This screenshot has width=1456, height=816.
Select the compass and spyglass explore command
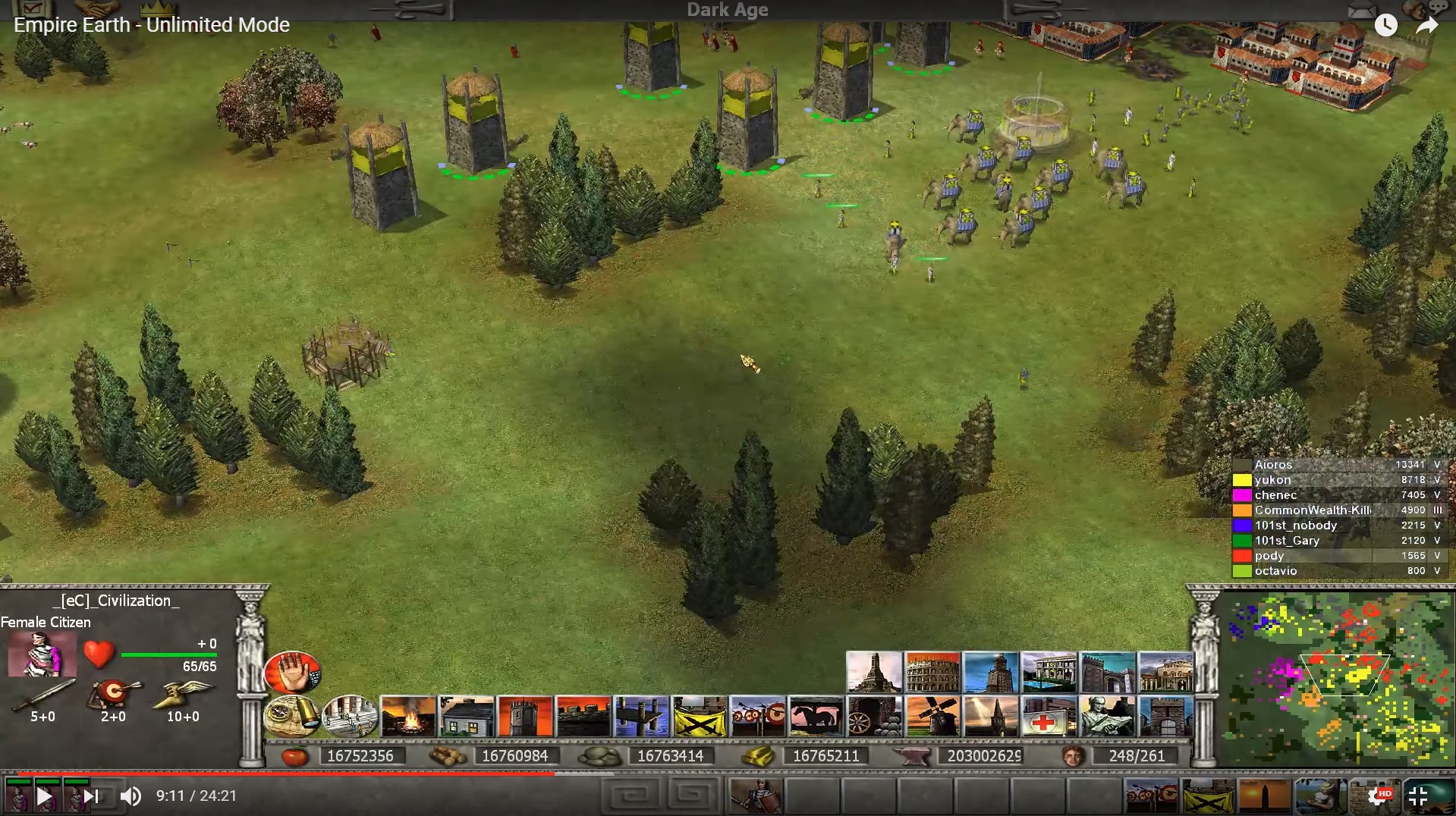[x=292, y=715]
